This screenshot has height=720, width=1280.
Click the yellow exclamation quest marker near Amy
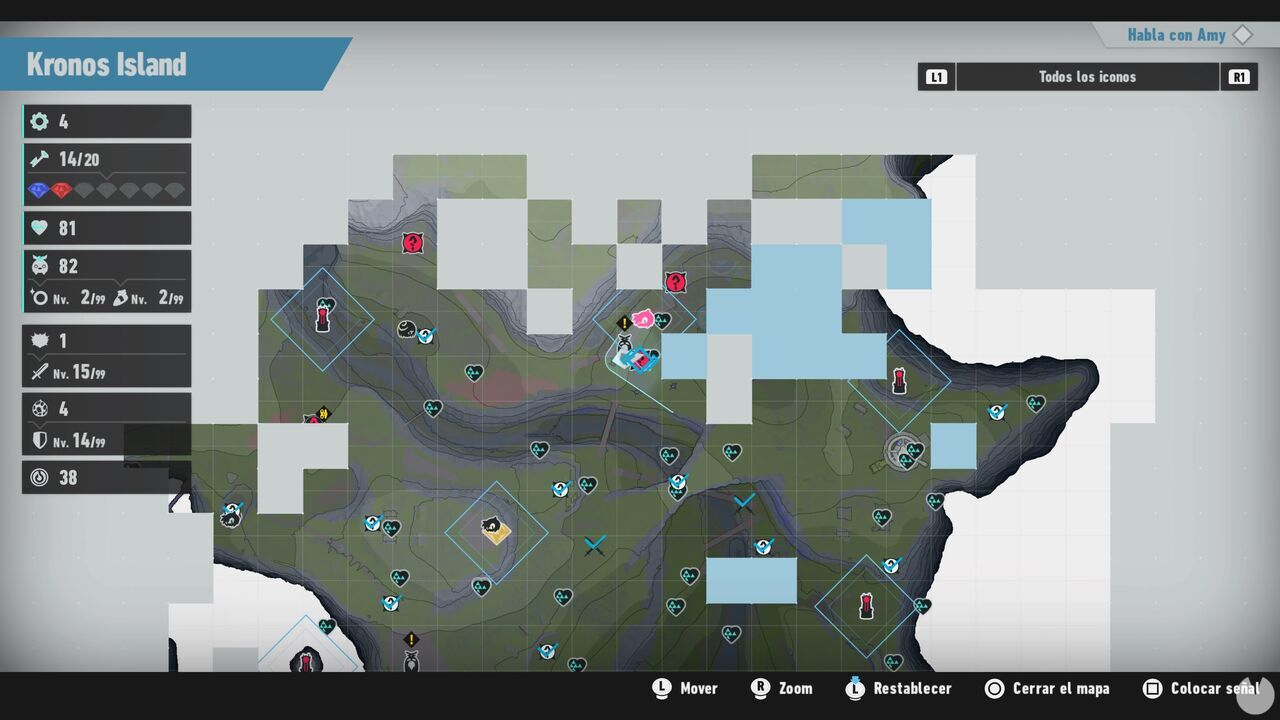pyautogui.click(x=626, y=322)
